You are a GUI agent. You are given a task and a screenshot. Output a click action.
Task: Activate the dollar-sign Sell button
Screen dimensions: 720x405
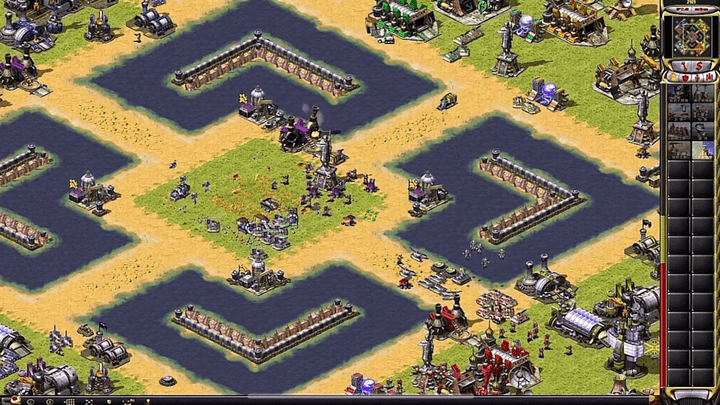[698, 66]
